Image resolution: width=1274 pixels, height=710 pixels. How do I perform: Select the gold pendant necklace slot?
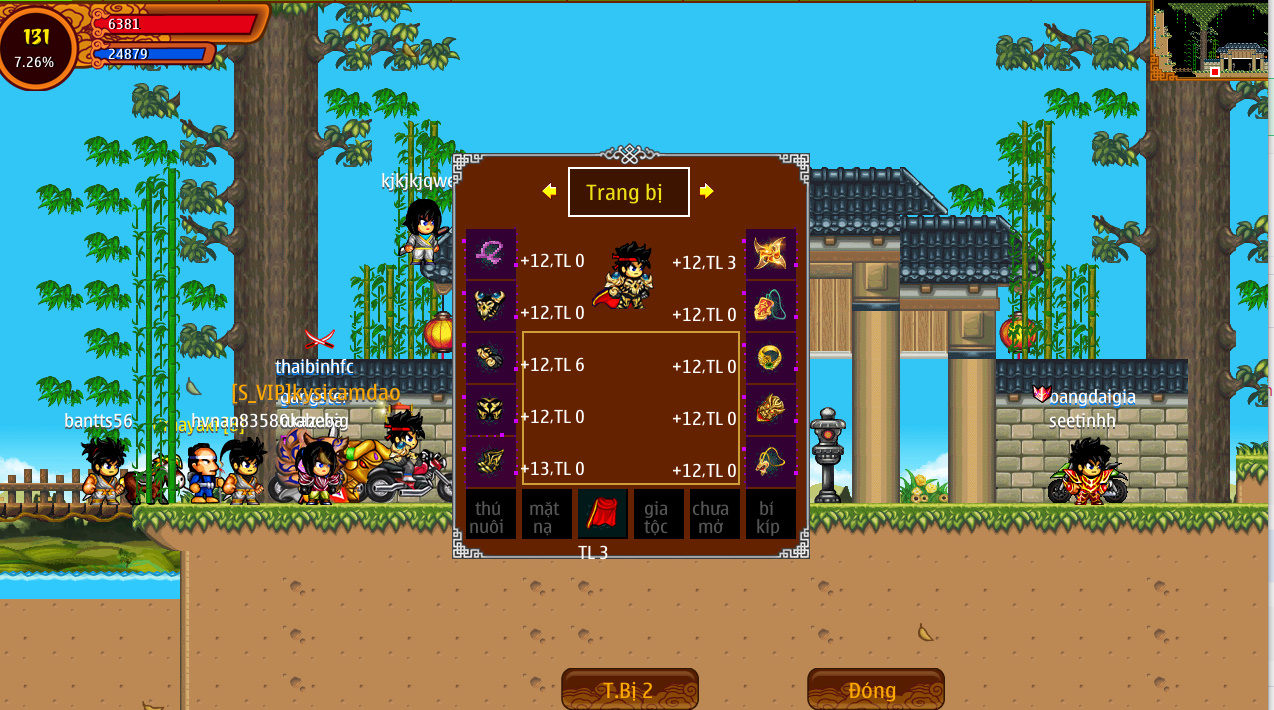pyautogui.click(x=771, y=306)
